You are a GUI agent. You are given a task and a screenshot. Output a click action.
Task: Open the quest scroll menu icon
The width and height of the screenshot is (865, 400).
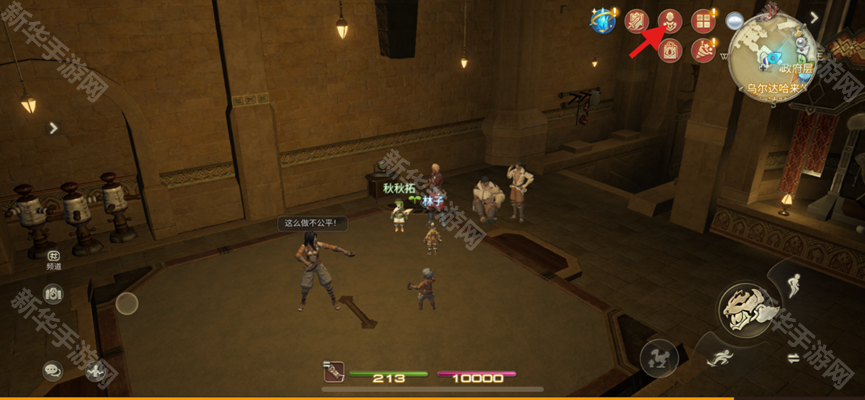(637, 20)
